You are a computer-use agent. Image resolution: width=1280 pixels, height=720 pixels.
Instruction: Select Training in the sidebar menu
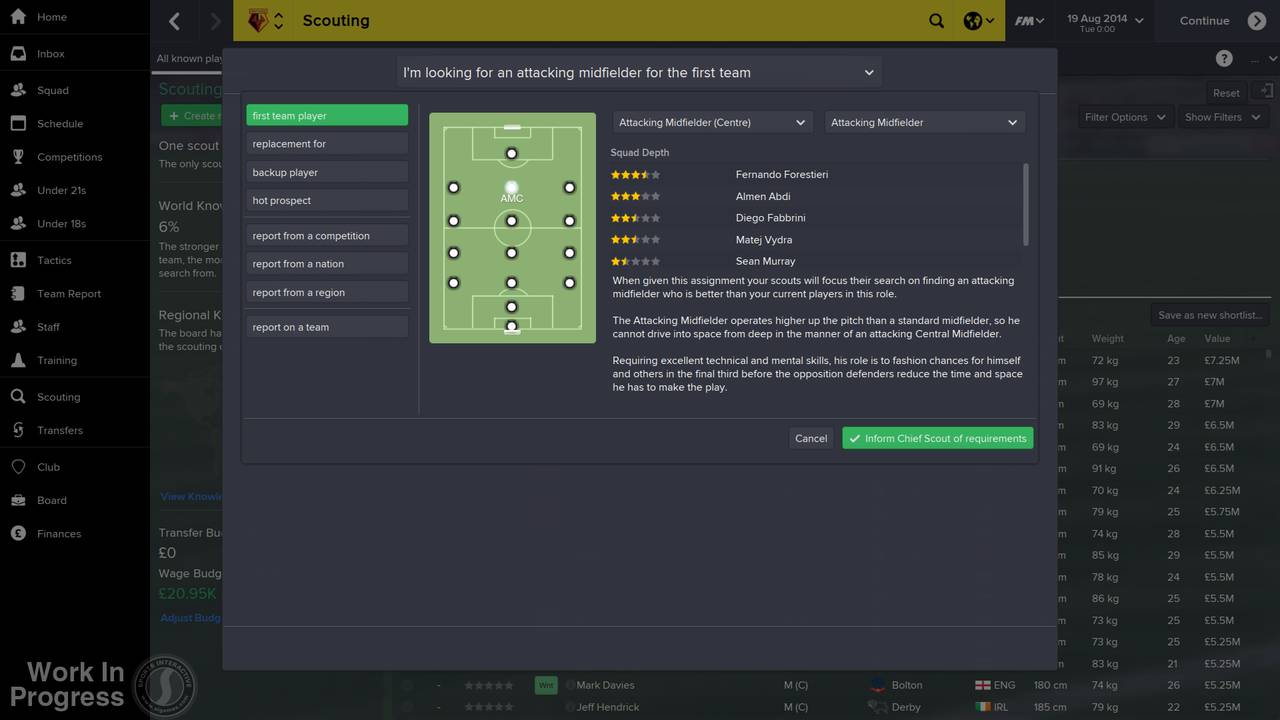56,360
